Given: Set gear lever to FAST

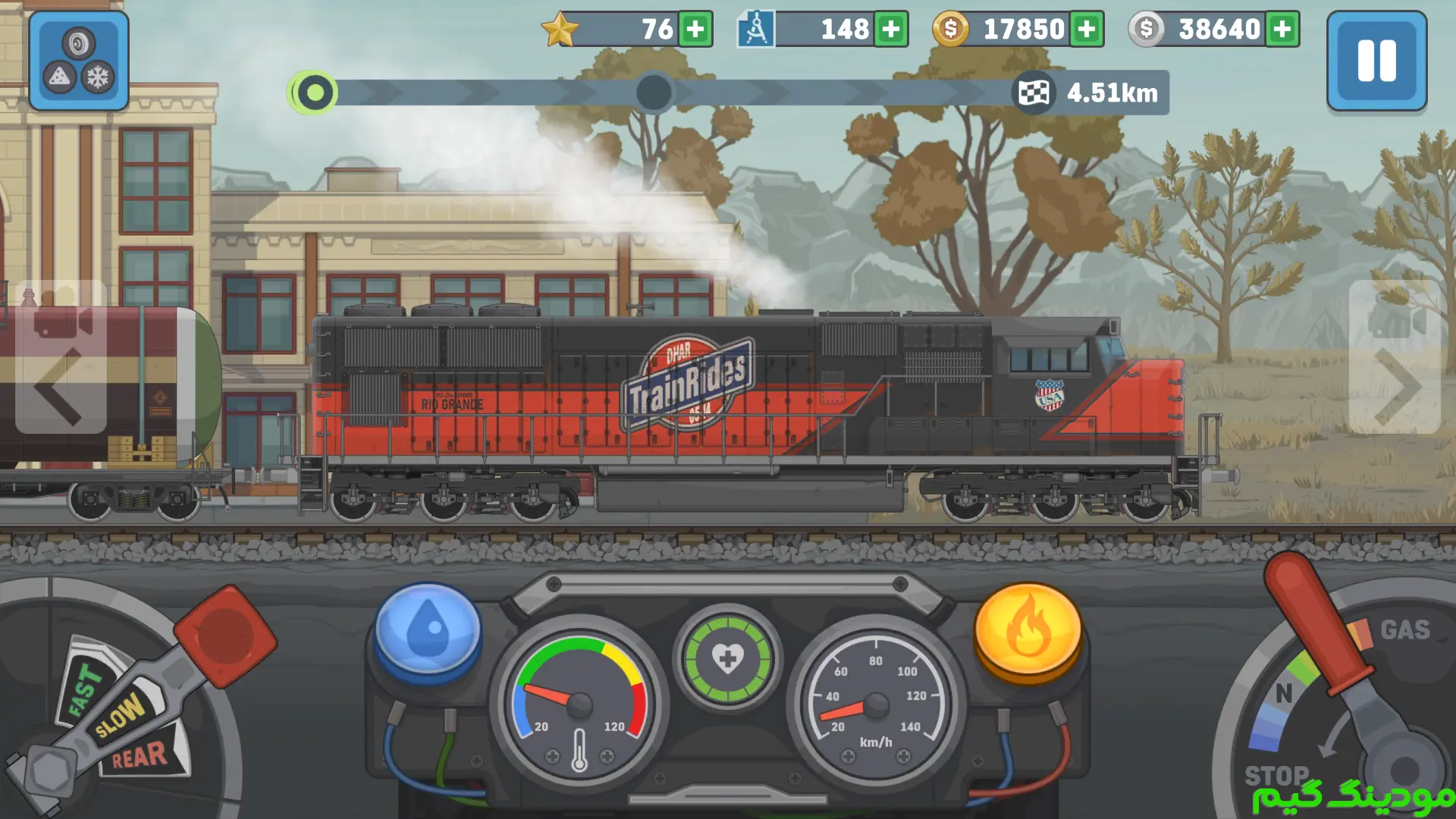Looking at the screenshot, I should [83, 689].
